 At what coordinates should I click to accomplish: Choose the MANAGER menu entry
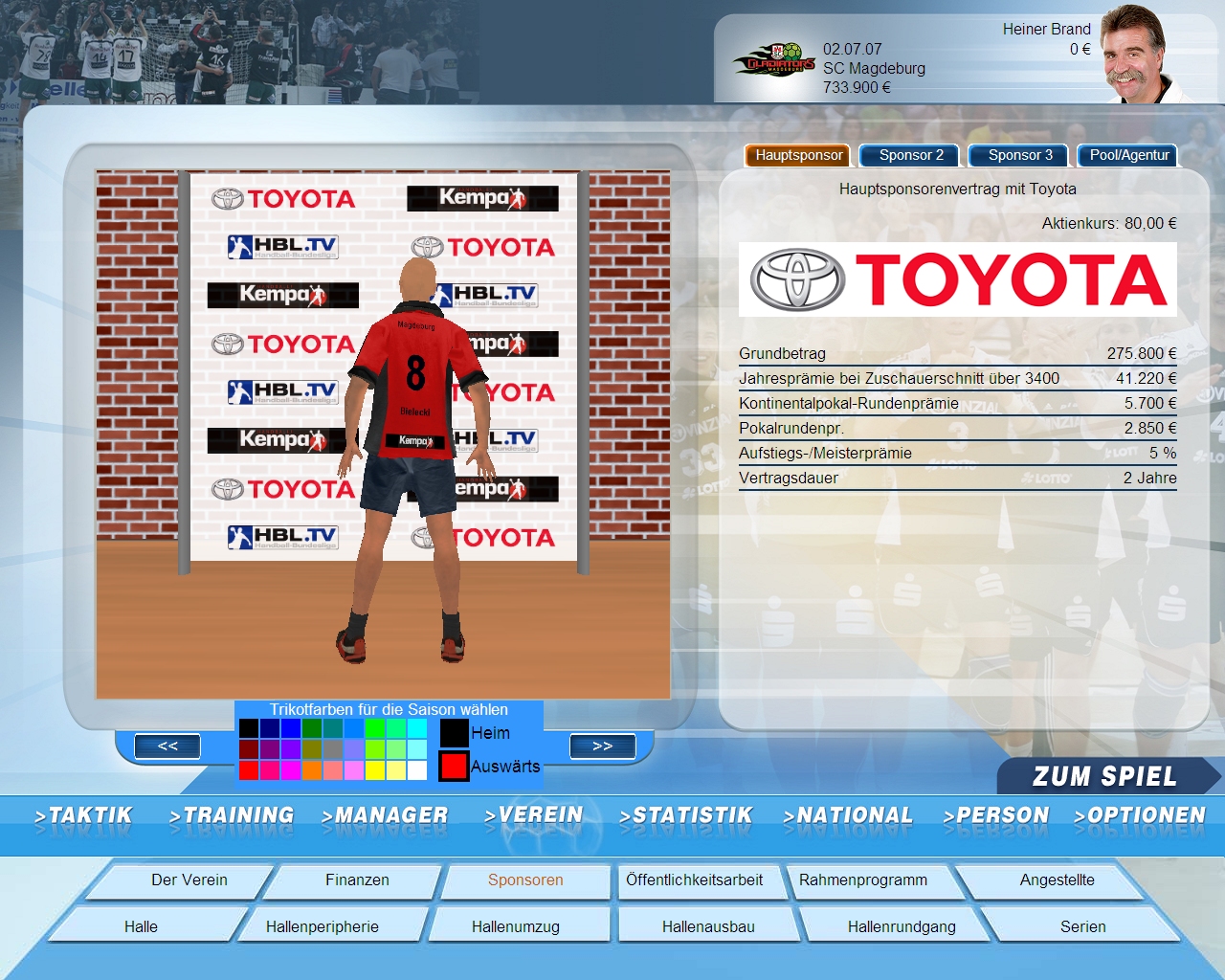click(x=385, y=815)
